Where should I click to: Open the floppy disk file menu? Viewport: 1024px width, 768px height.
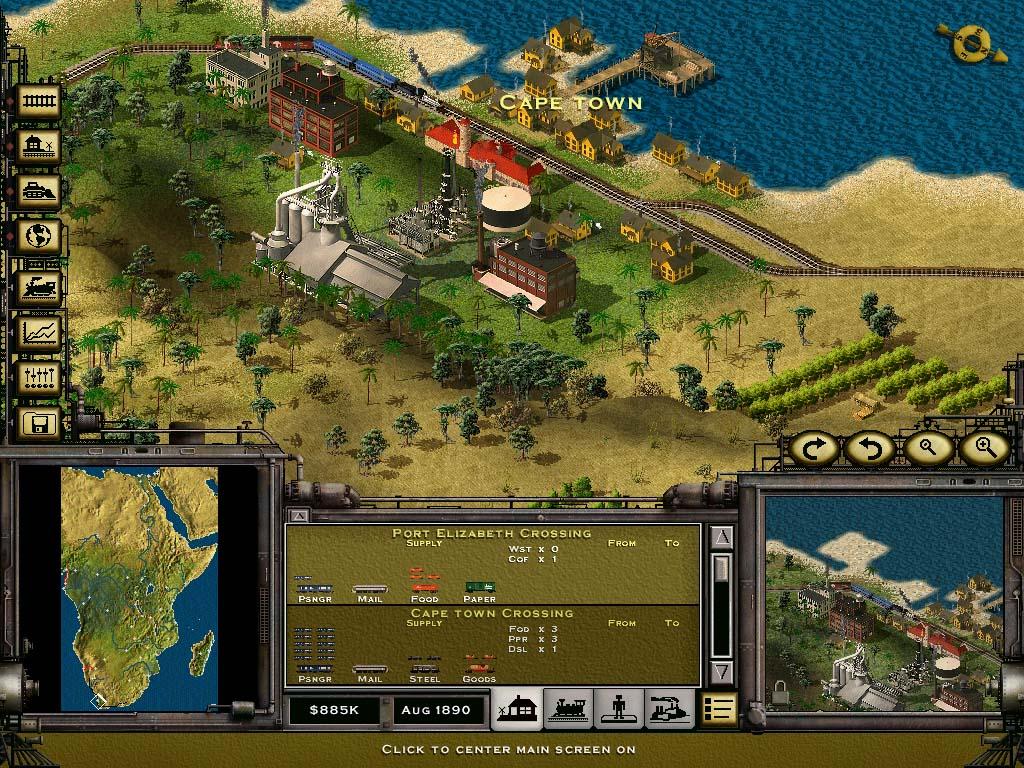(40, 424)
